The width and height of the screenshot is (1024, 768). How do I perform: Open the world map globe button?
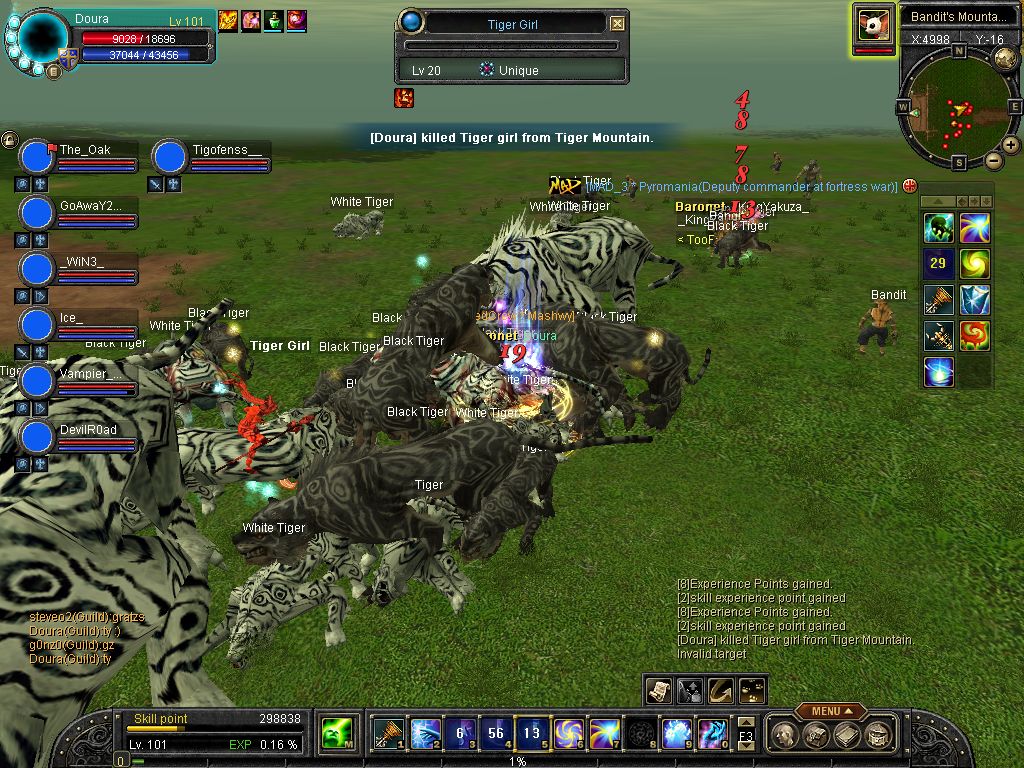coord(1006,58)
